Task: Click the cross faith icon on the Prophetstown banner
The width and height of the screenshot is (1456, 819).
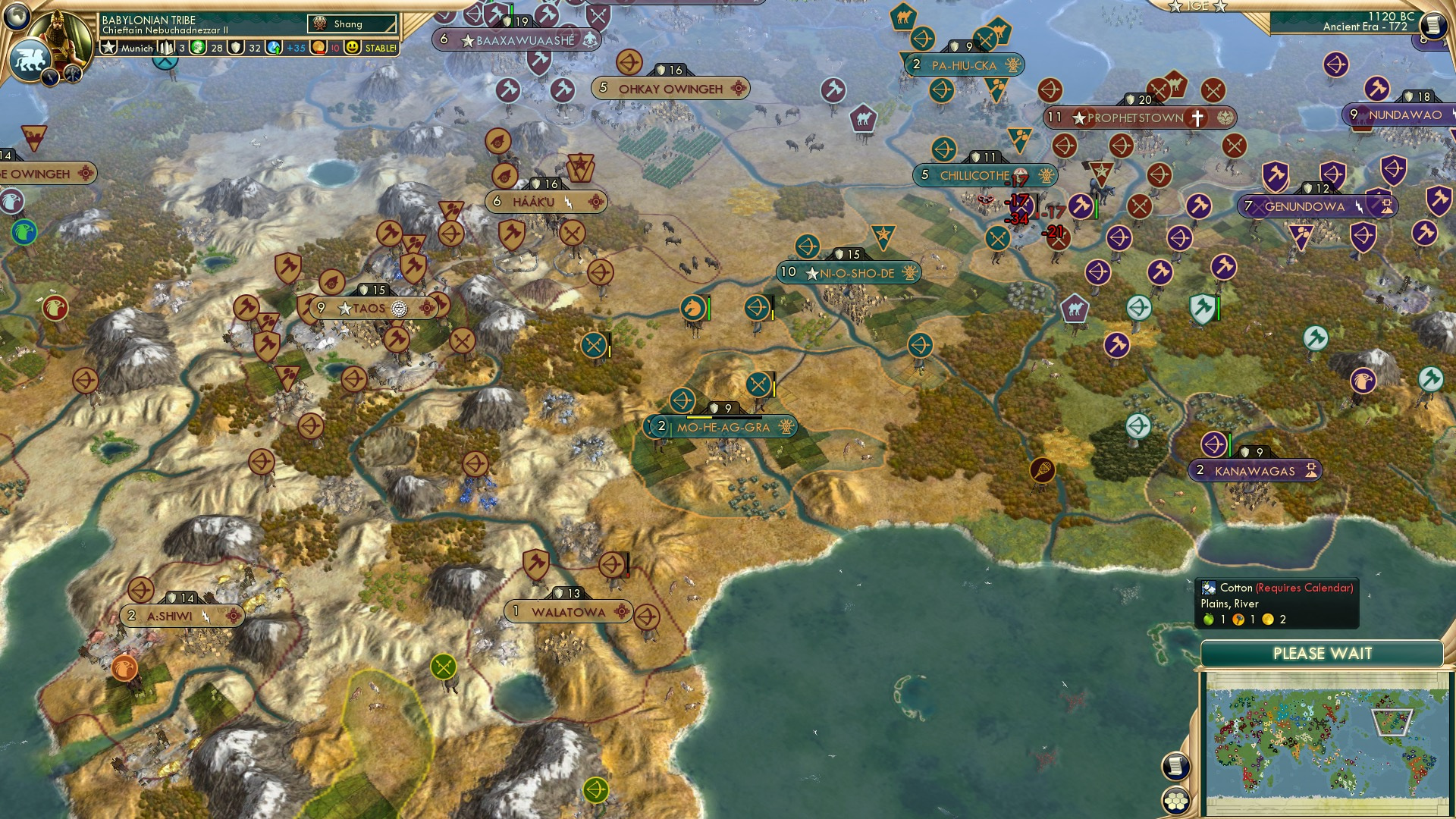Action: click(x=1197, y=118)
